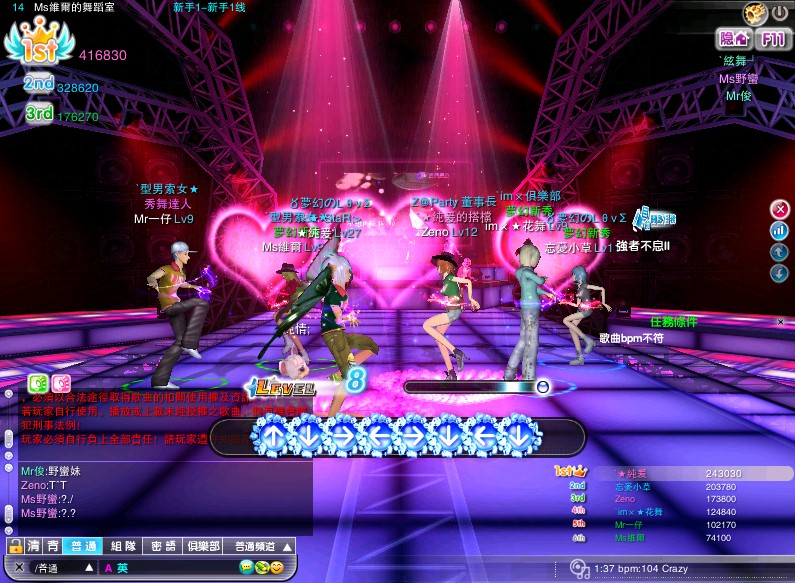
Task: Click the round down-arrow button
Action: click(x=780, y=273)
